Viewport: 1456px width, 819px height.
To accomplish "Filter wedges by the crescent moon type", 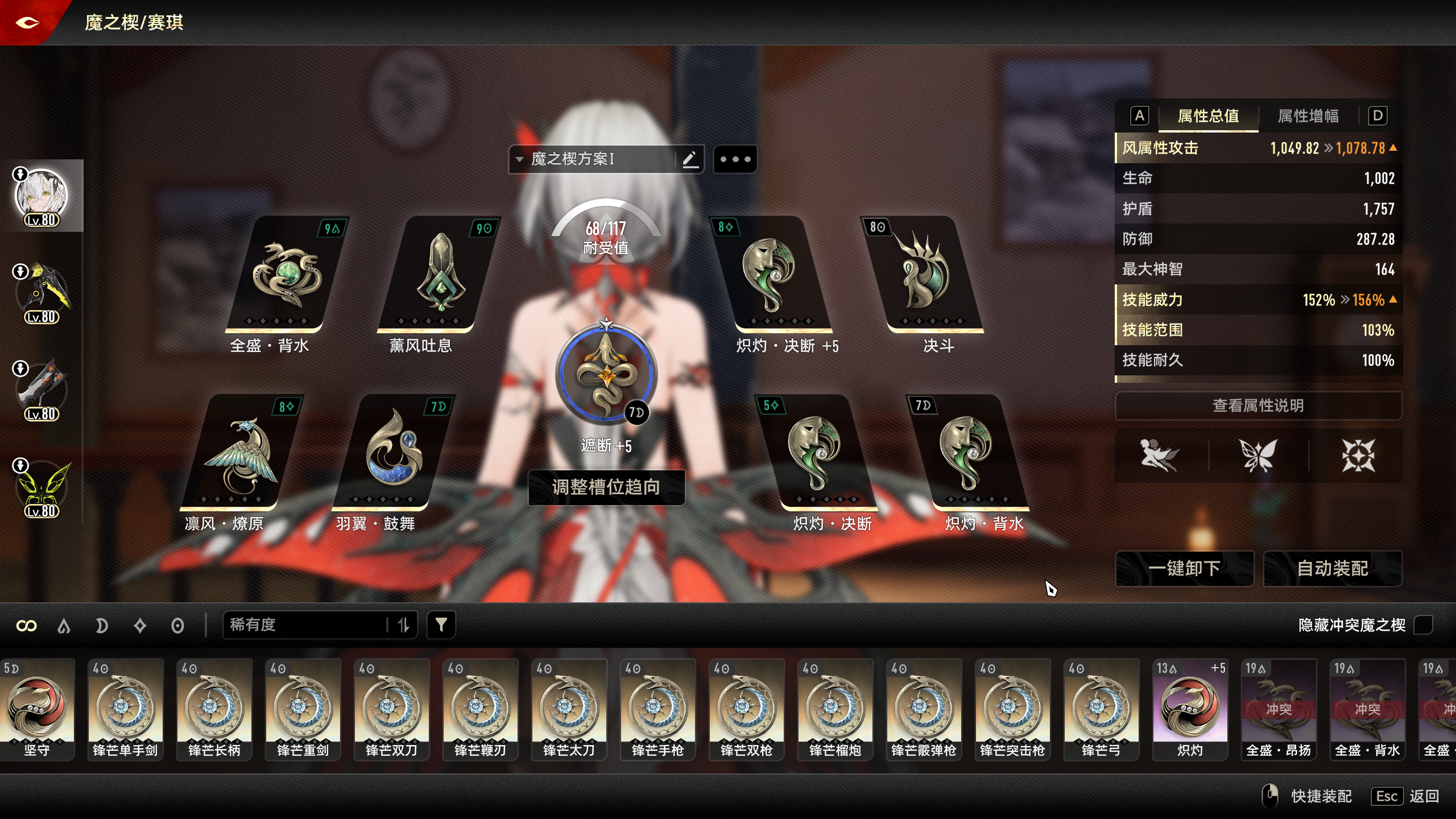I will [102, 624].
